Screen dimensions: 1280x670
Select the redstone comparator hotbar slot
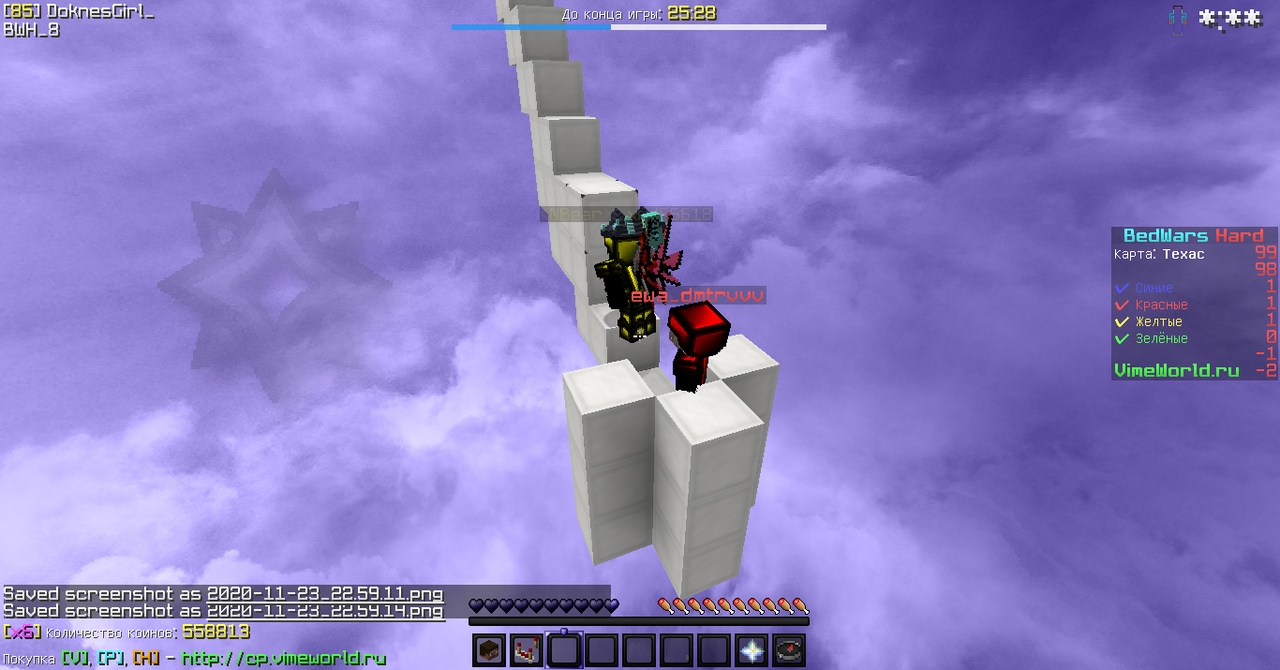click(x=527, y=651)
